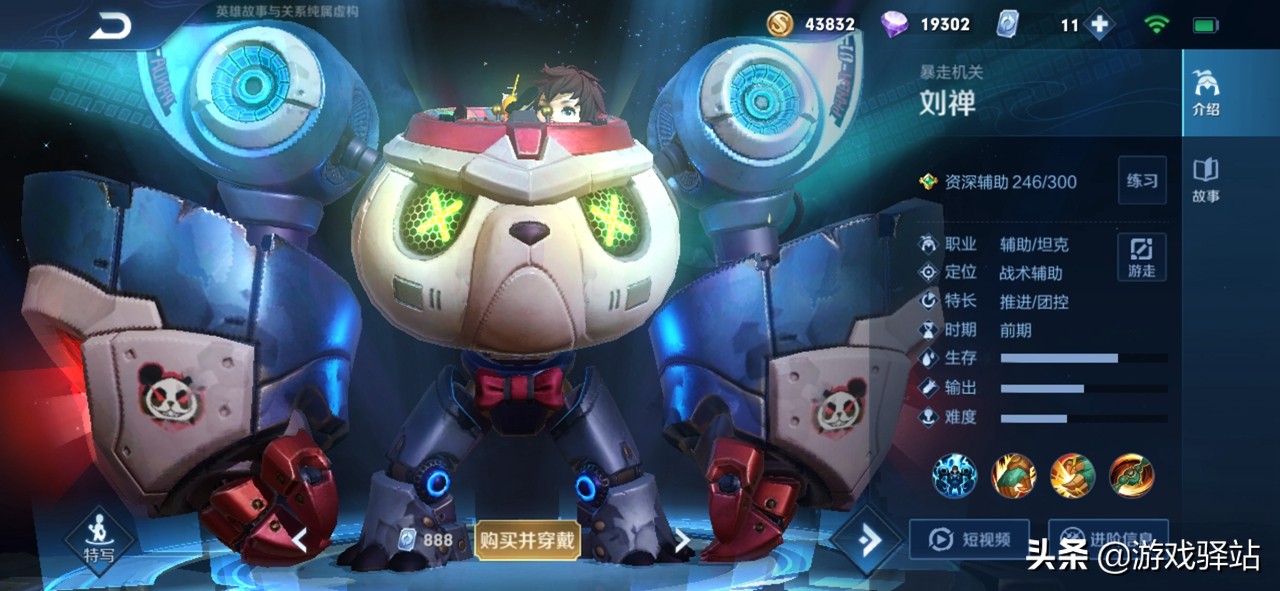Click the diamond-shaped arrow button
The image size is (1280, 591).
tap(866, 541)
